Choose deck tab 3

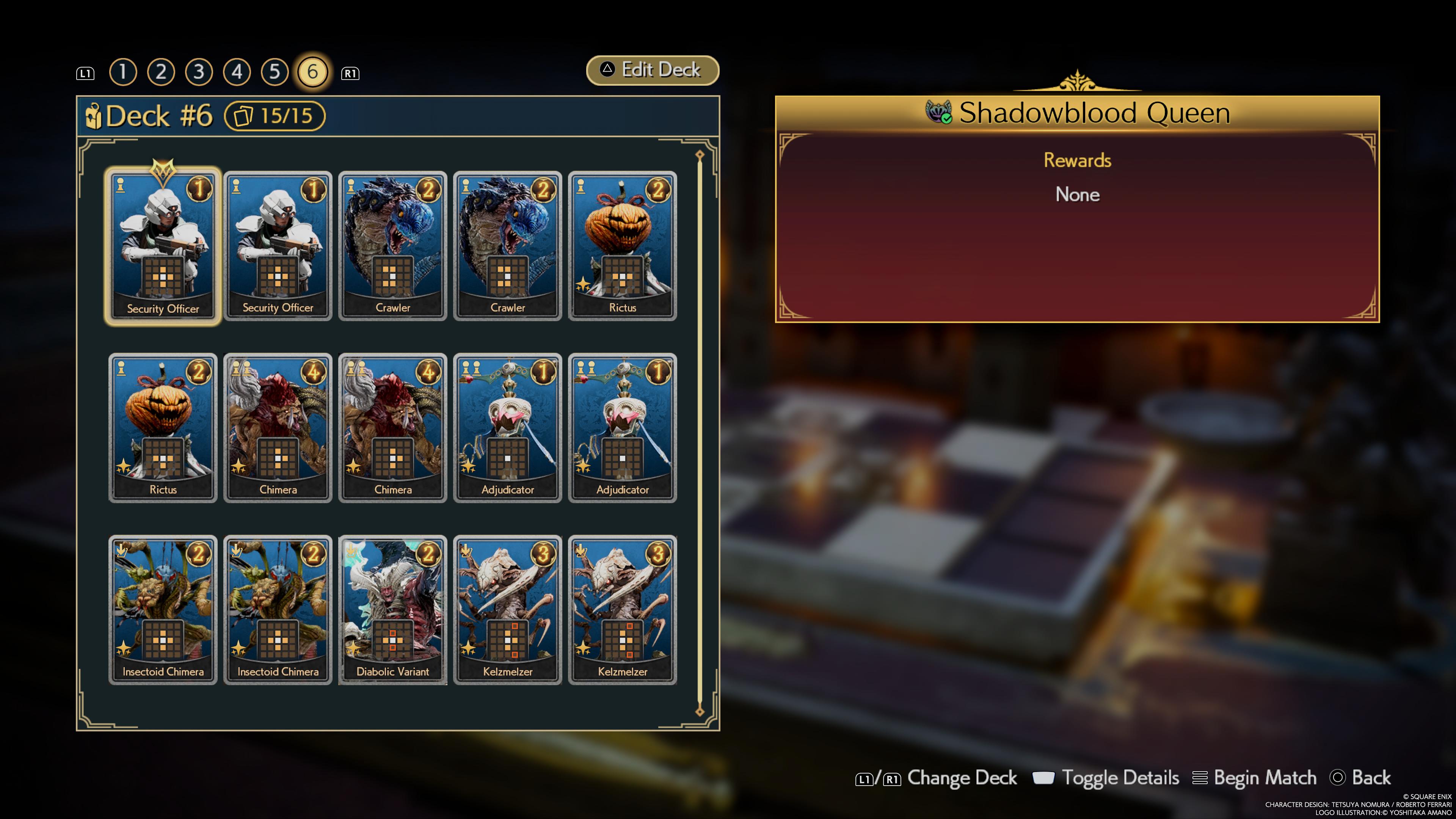(x=199, y=72)
